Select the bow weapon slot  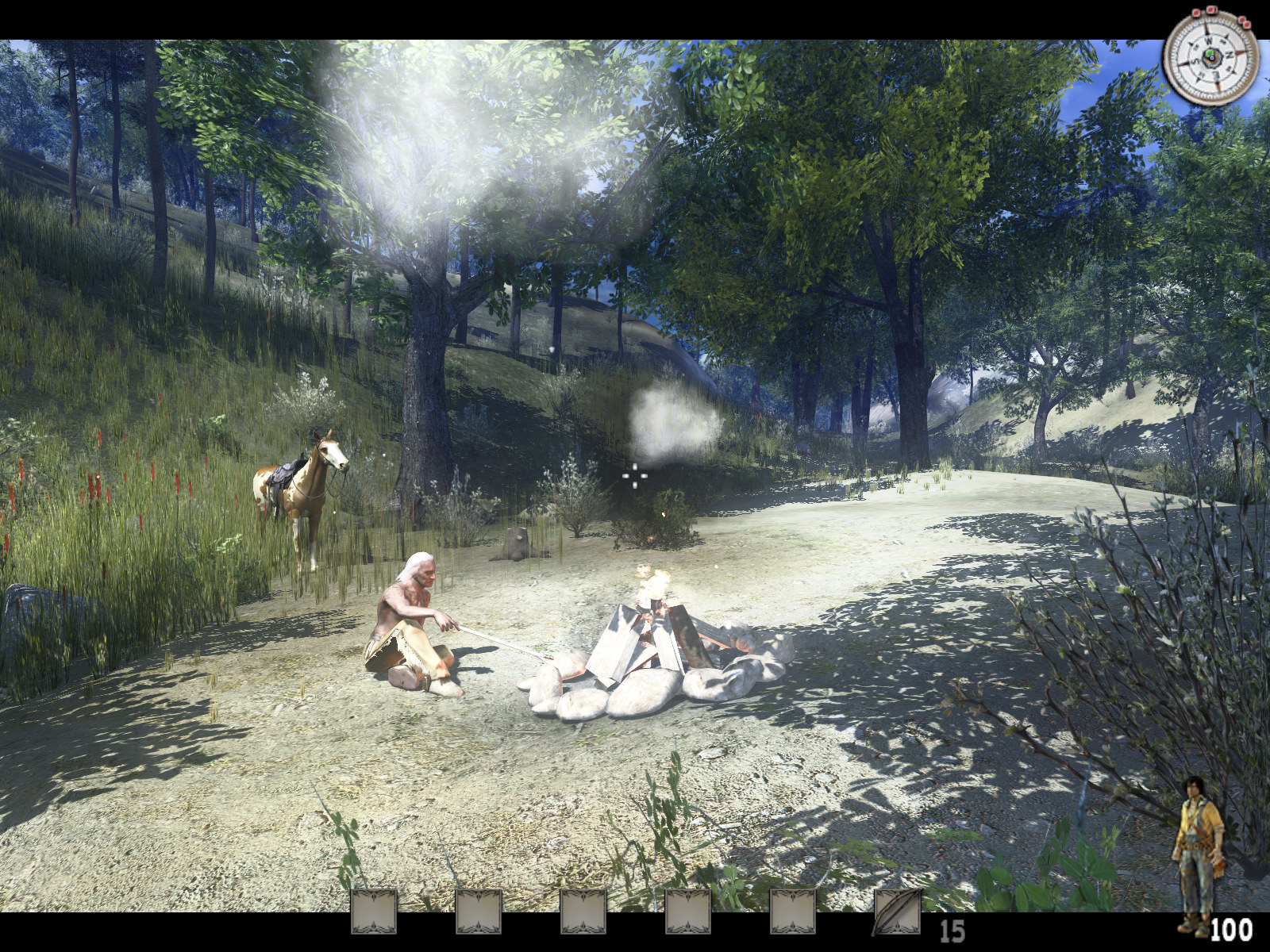point(897,912)
